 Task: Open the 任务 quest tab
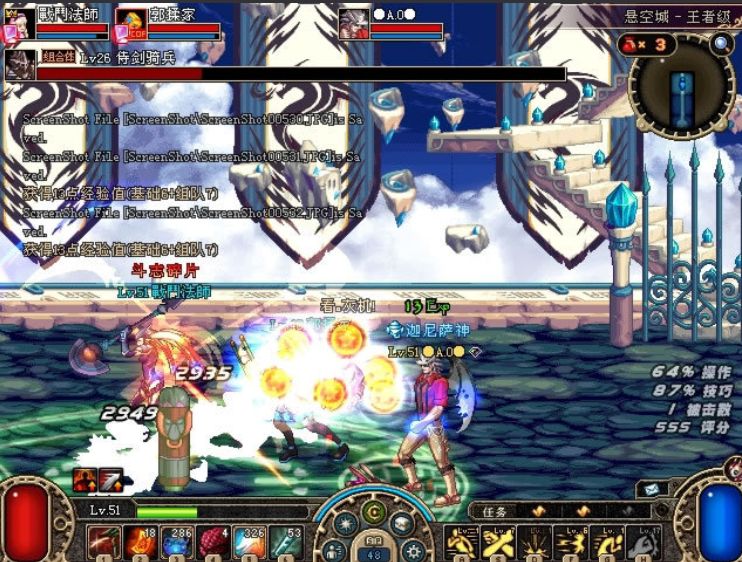[494, 511]
